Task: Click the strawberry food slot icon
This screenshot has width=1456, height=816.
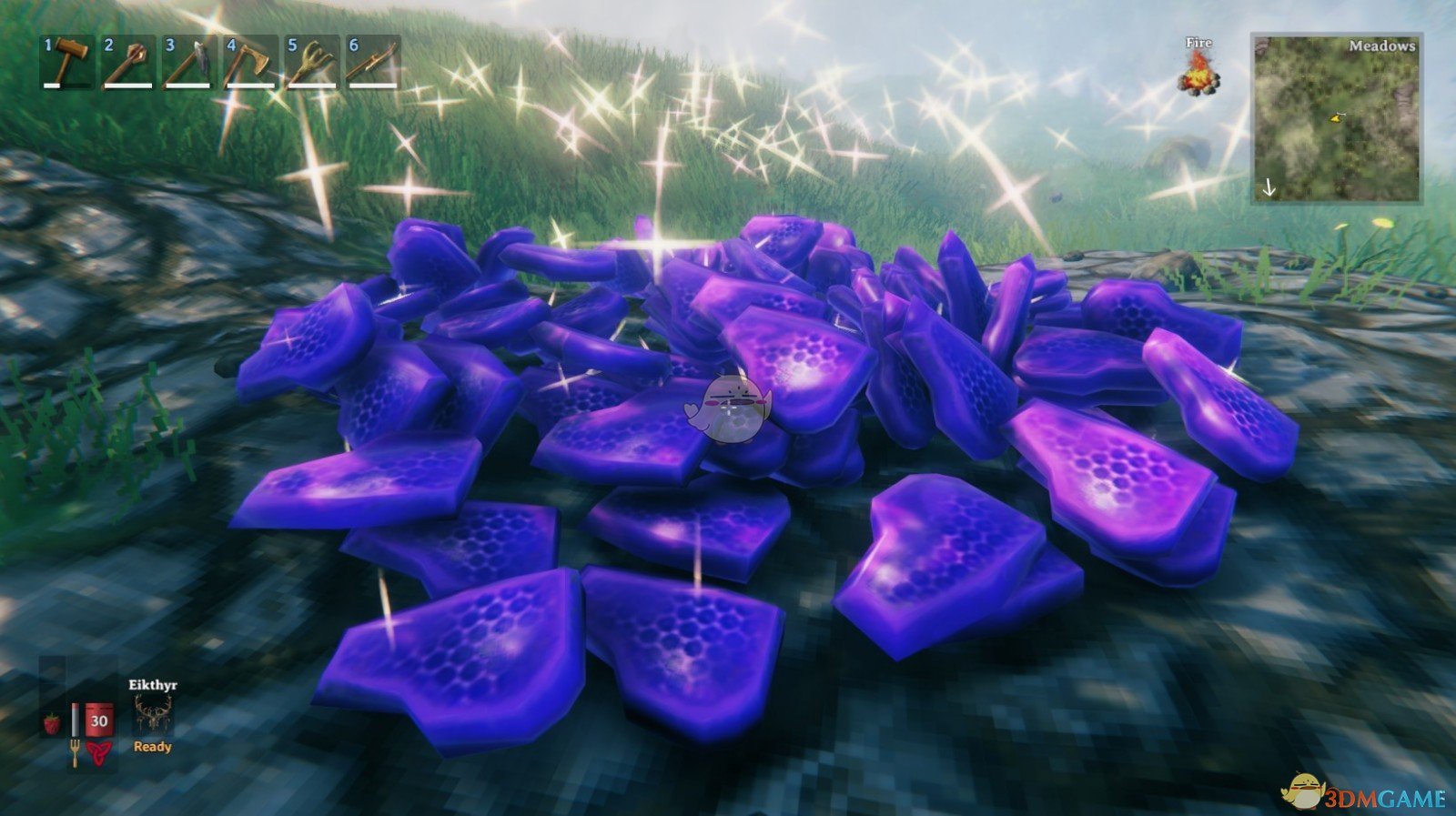Action: coord(51,722)
